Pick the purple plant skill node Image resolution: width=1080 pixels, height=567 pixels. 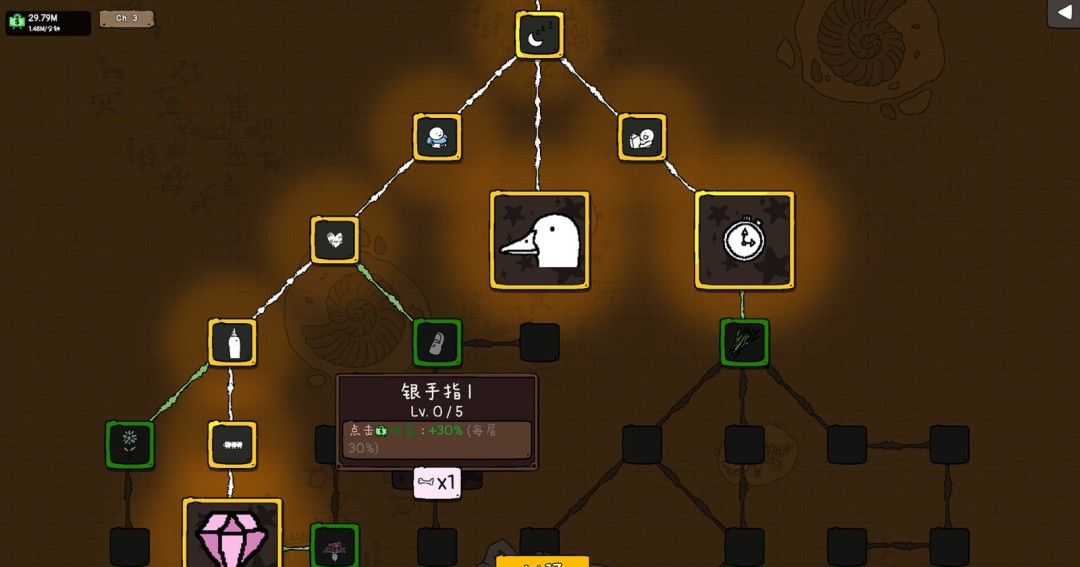[335, 546]
